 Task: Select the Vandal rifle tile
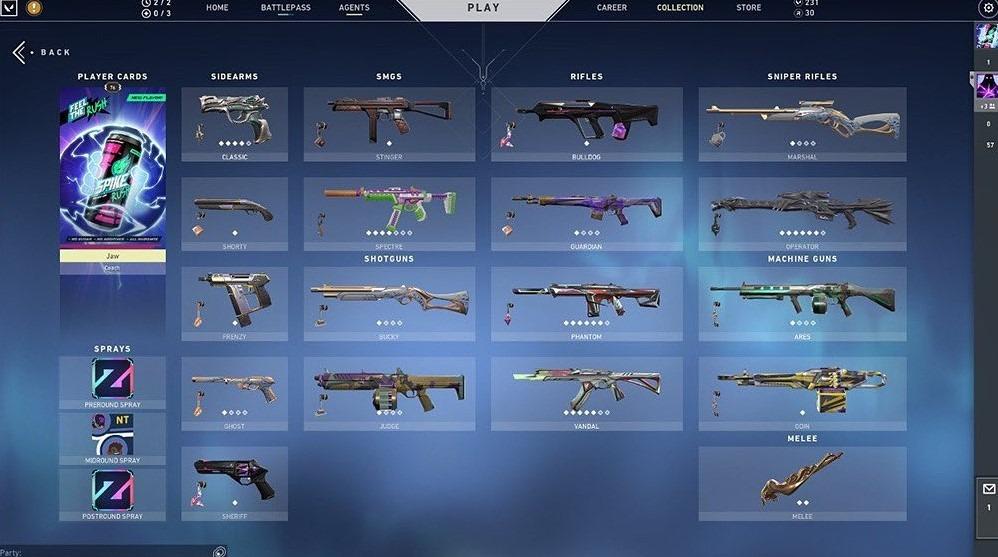tap(586, 394)
